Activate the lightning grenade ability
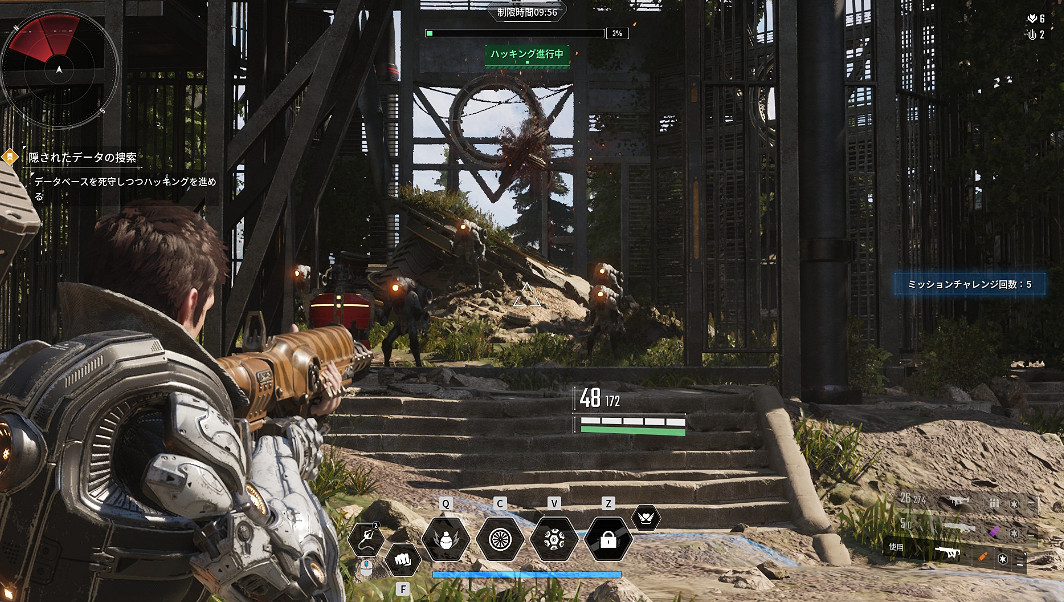Screen dimensions: 1064x602 tap(446, 540)
